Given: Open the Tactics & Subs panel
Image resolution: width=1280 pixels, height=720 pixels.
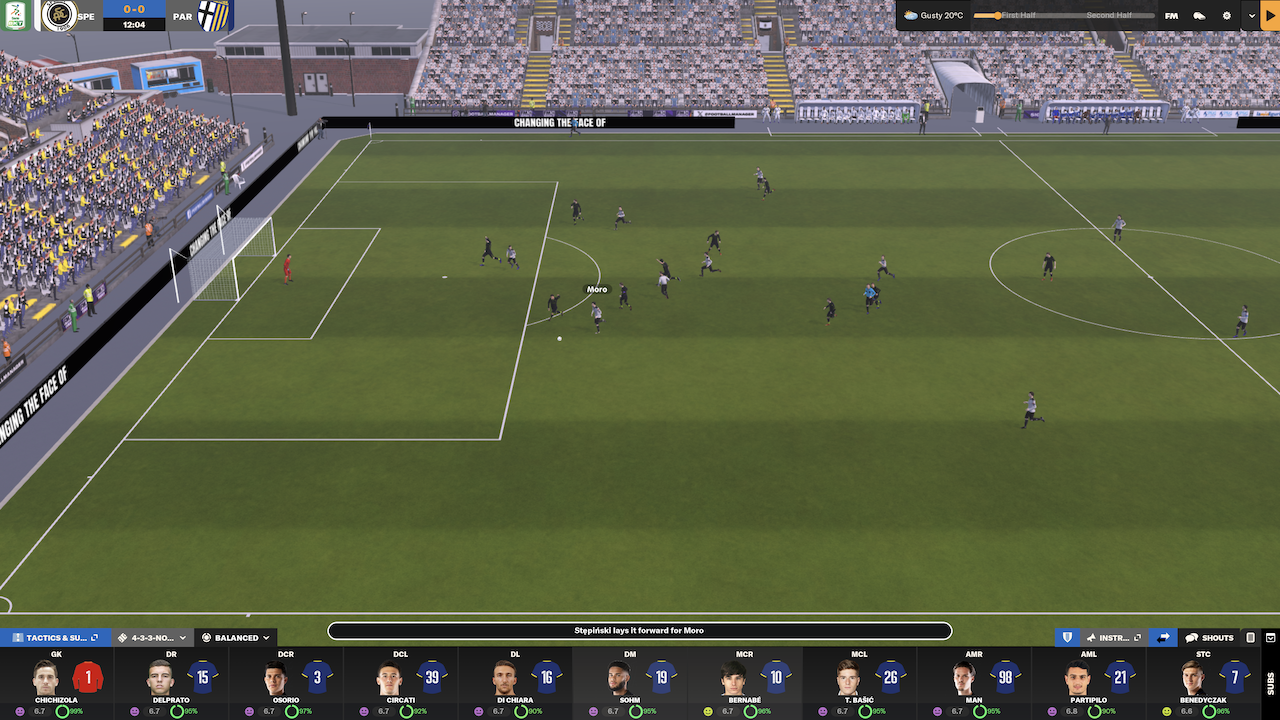Looking at the screenshot, I should tap(55, 637).
